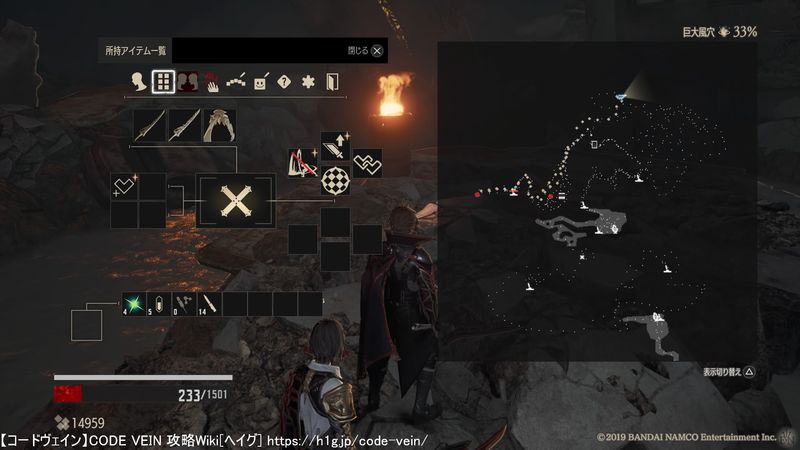The width and height of the screenshot is (800, 450).
Task: Switch to the smiley face gesture tab
Action: click(x=260, y=82)
